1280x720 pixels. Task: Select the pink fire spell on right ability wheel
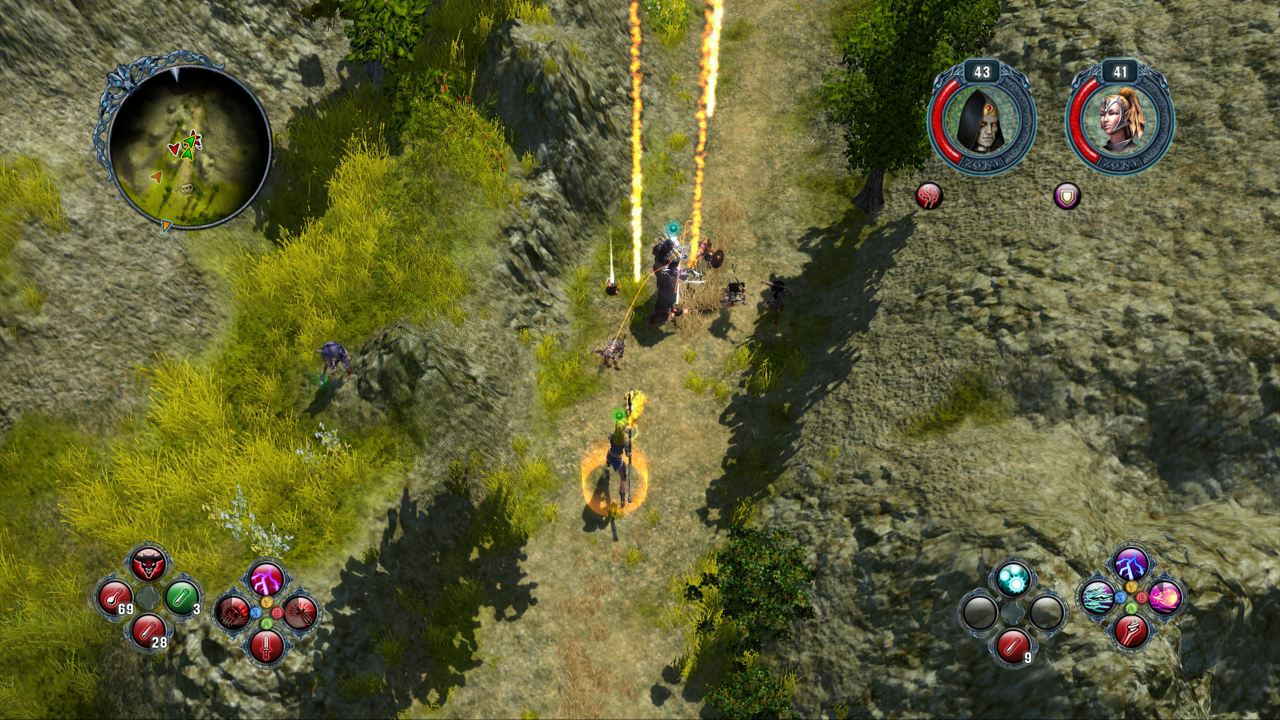[x=1164, y=595]
